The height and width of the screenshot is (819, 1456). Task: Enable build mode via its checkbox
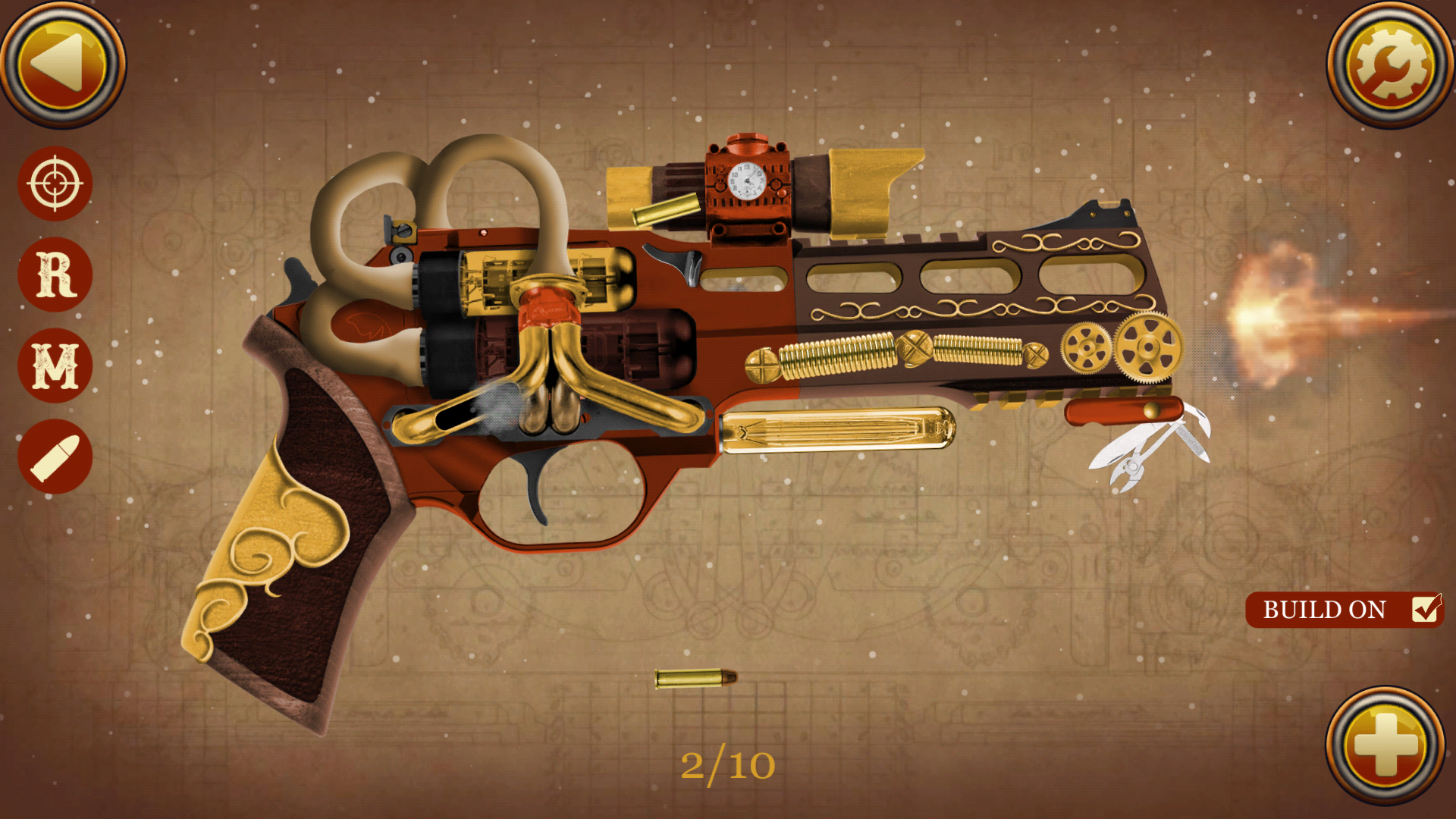click(1426, 610)
